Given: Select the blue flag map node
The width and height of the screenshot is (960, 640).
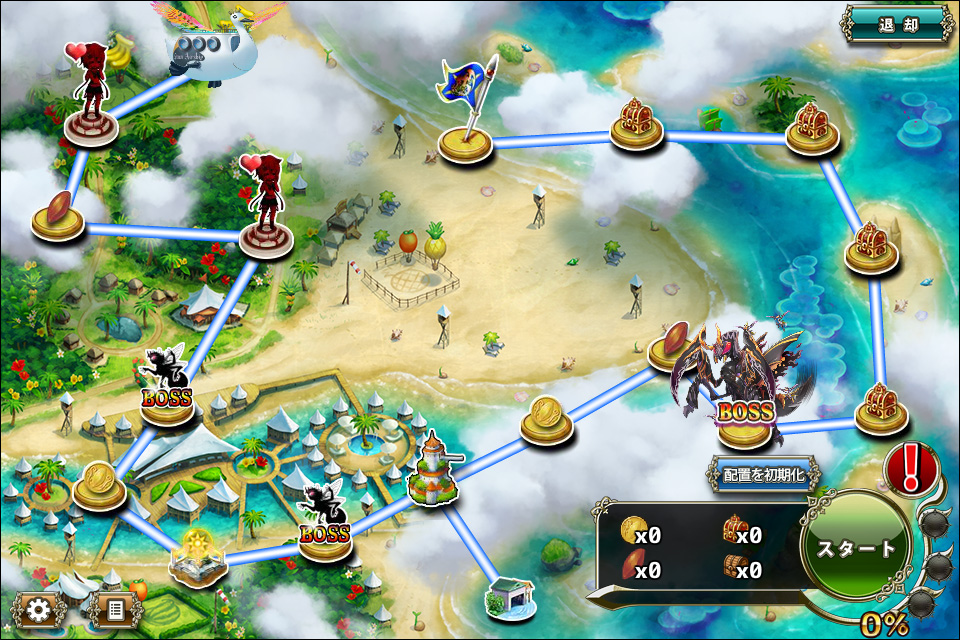Looking at the screenshot, I should 465,120.
